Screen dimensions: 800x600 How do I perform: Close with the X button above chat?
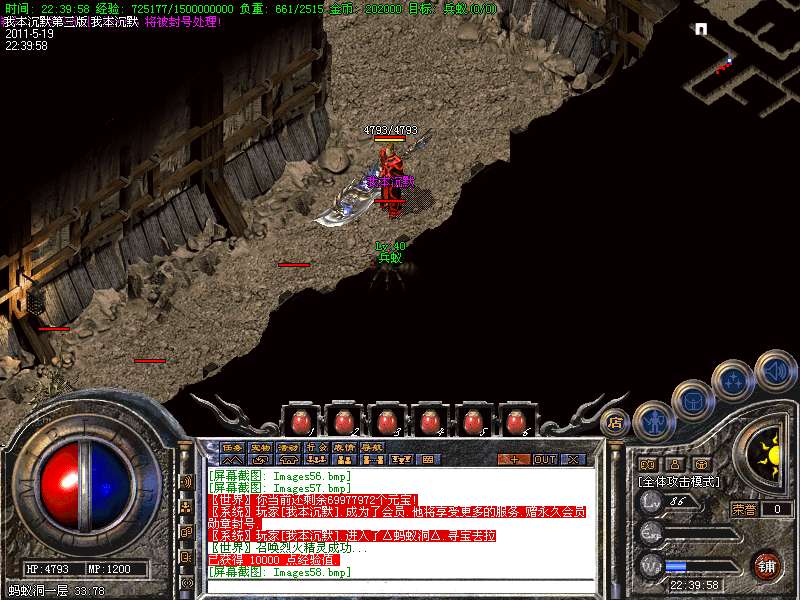tap(574, 459)
